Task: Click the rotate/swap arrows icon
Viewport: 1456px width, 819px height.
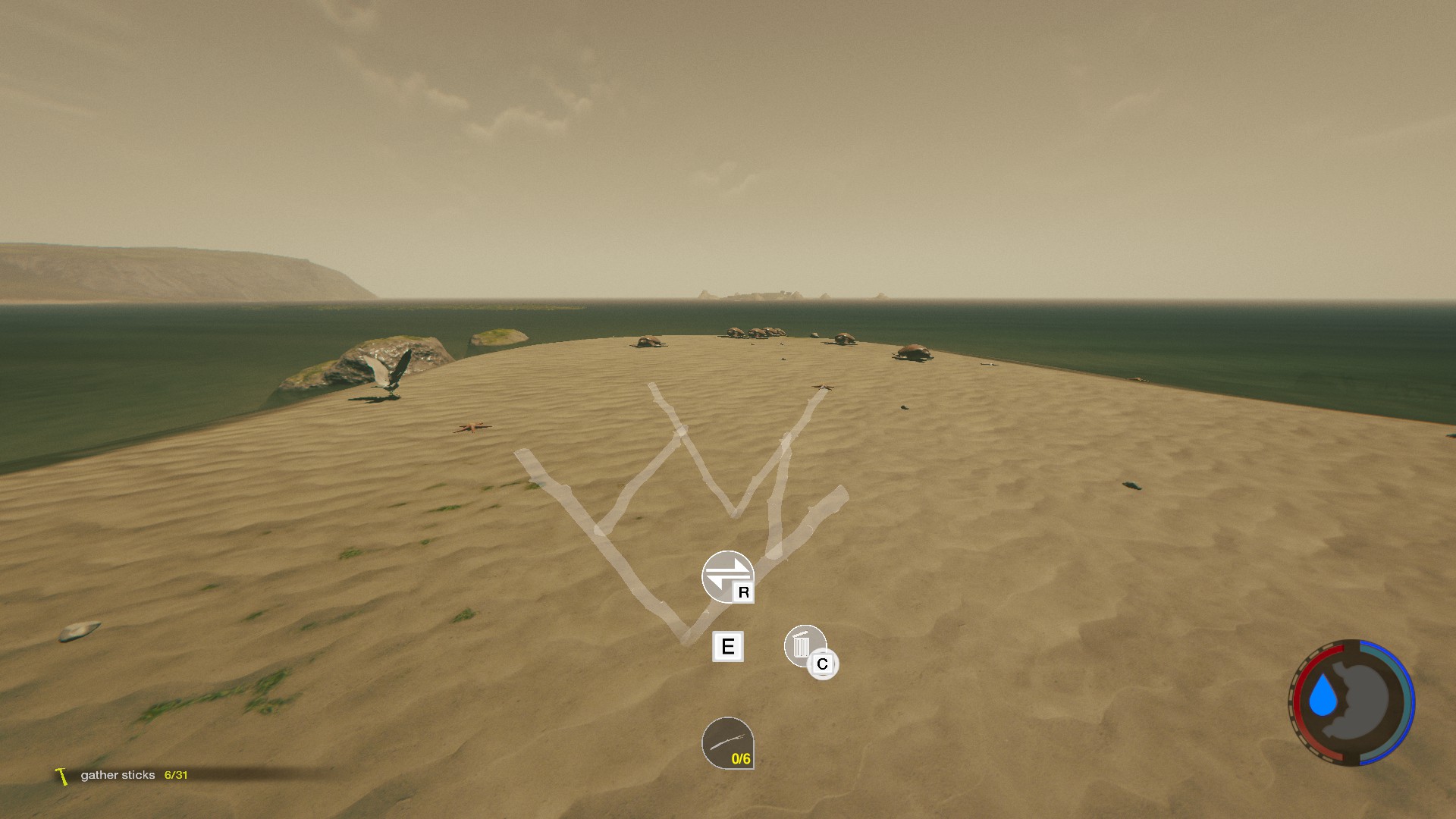Action: point(726,576)
